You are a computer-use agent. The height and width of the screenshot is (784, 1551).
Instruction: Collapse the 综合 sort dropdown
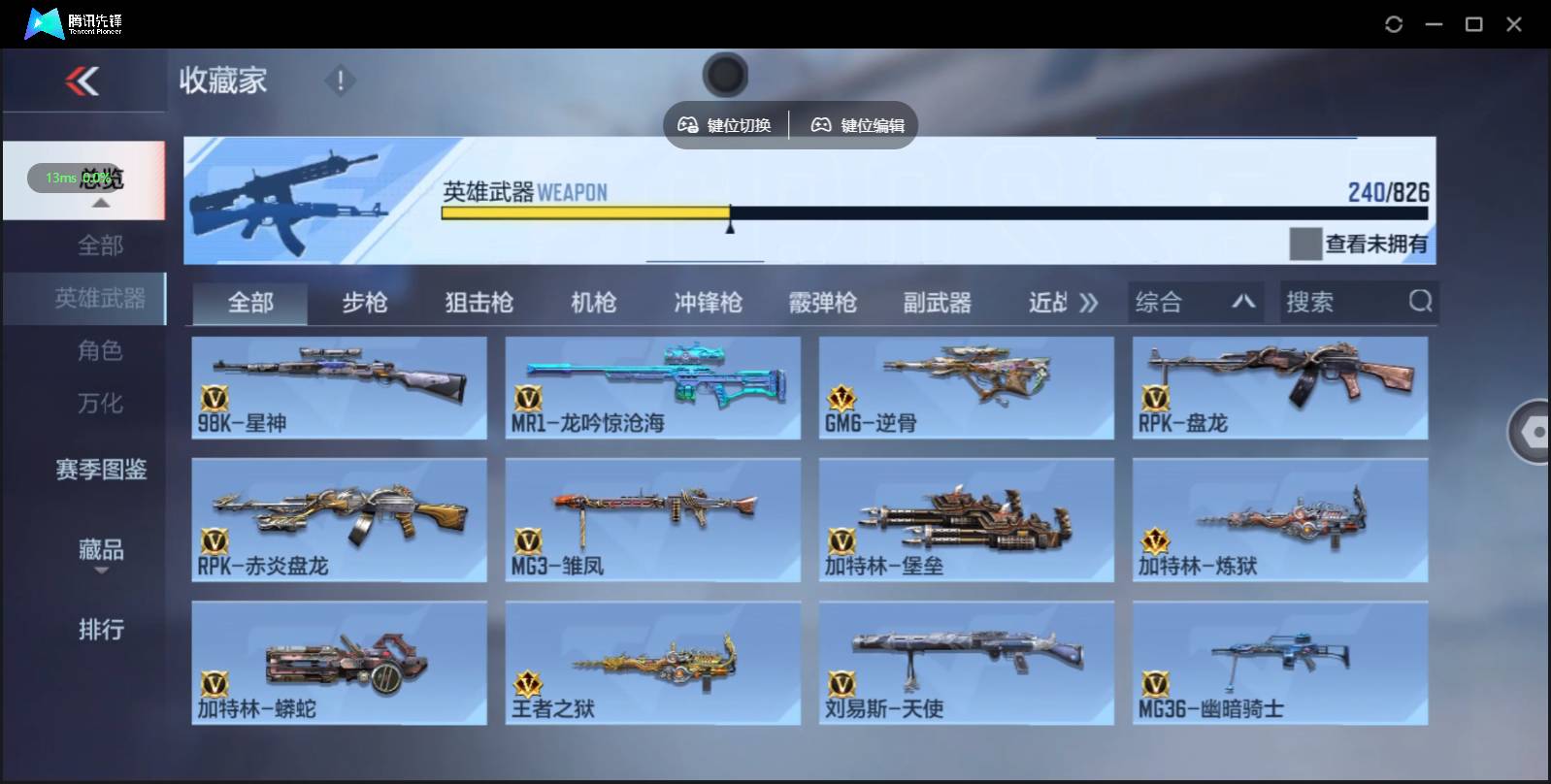click(x=1245, y=302)
